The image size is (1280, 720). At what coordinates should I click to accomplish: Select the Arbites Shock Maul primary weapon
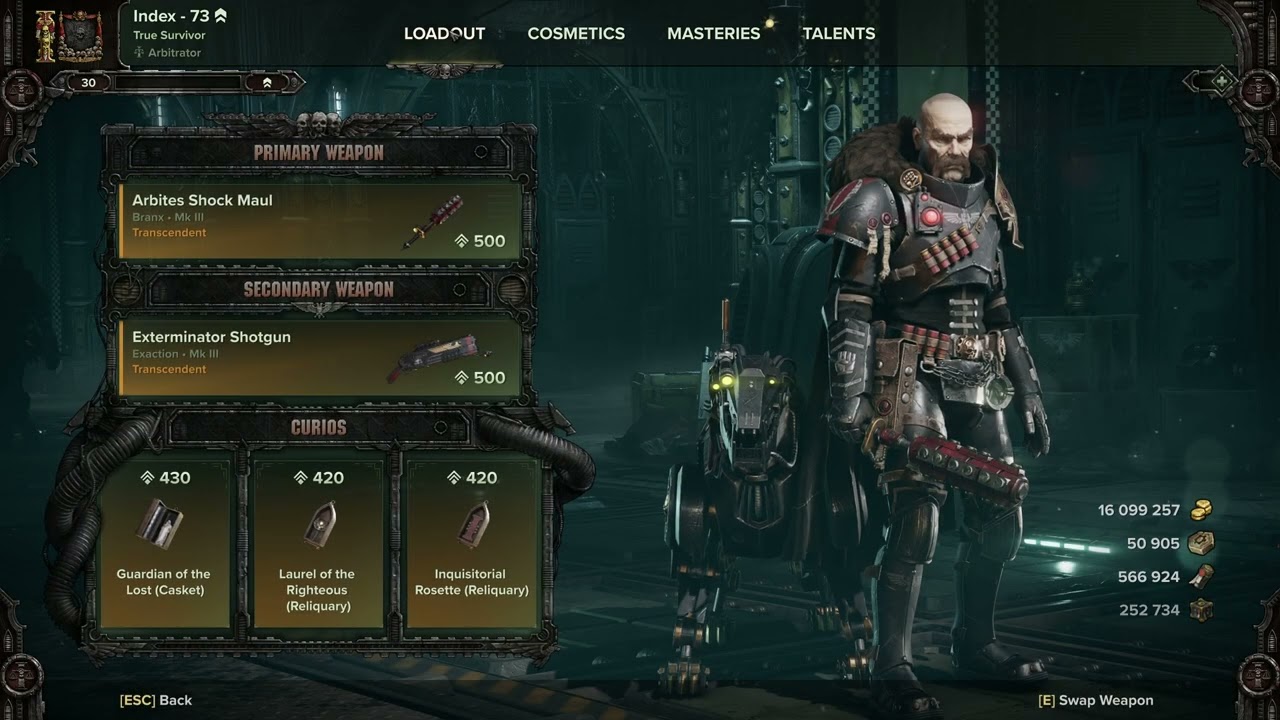[x=320, y=220]
